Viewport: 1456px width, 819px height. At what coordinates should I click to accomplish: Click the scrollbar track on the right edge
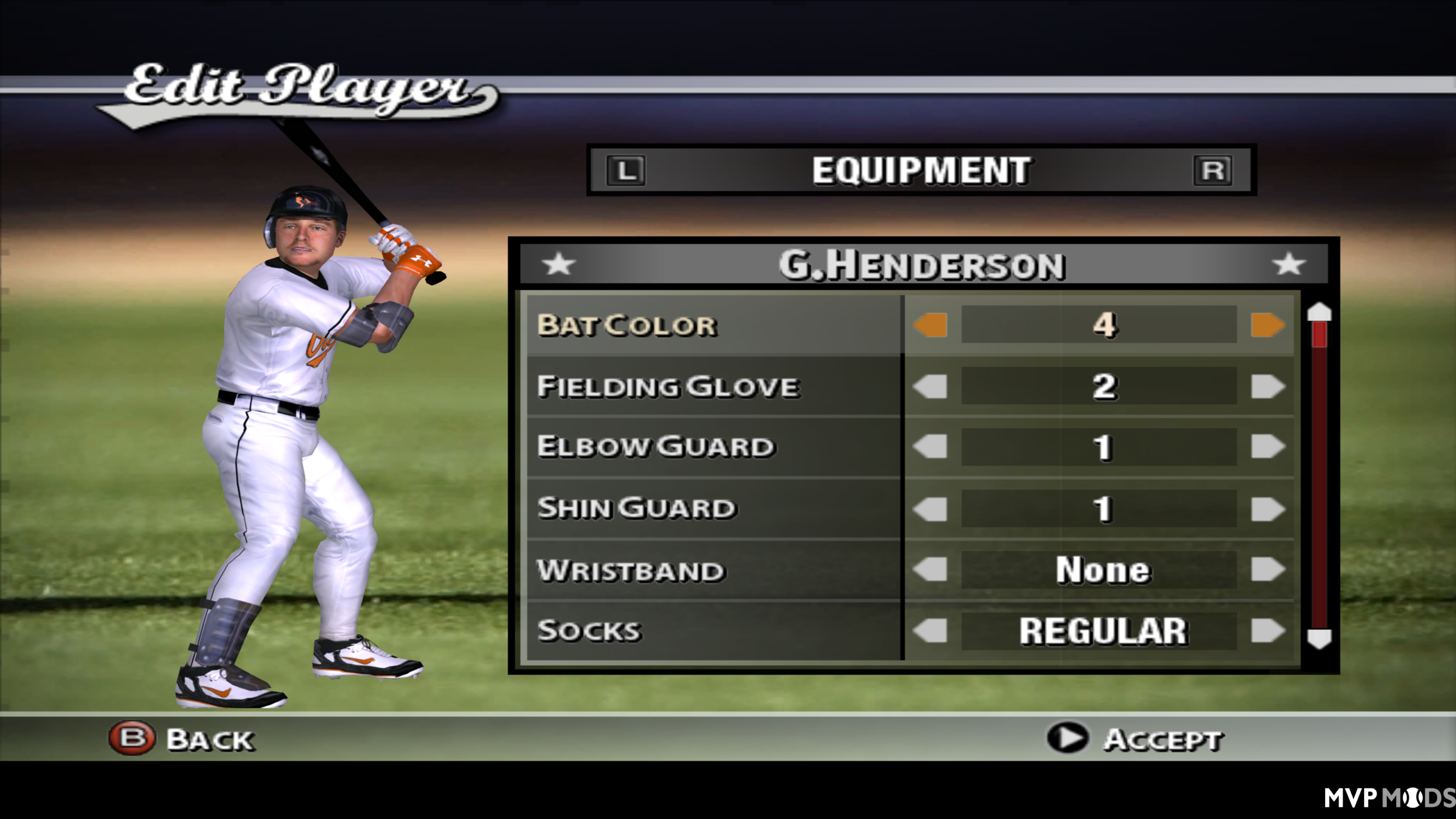pos(1321,480)
